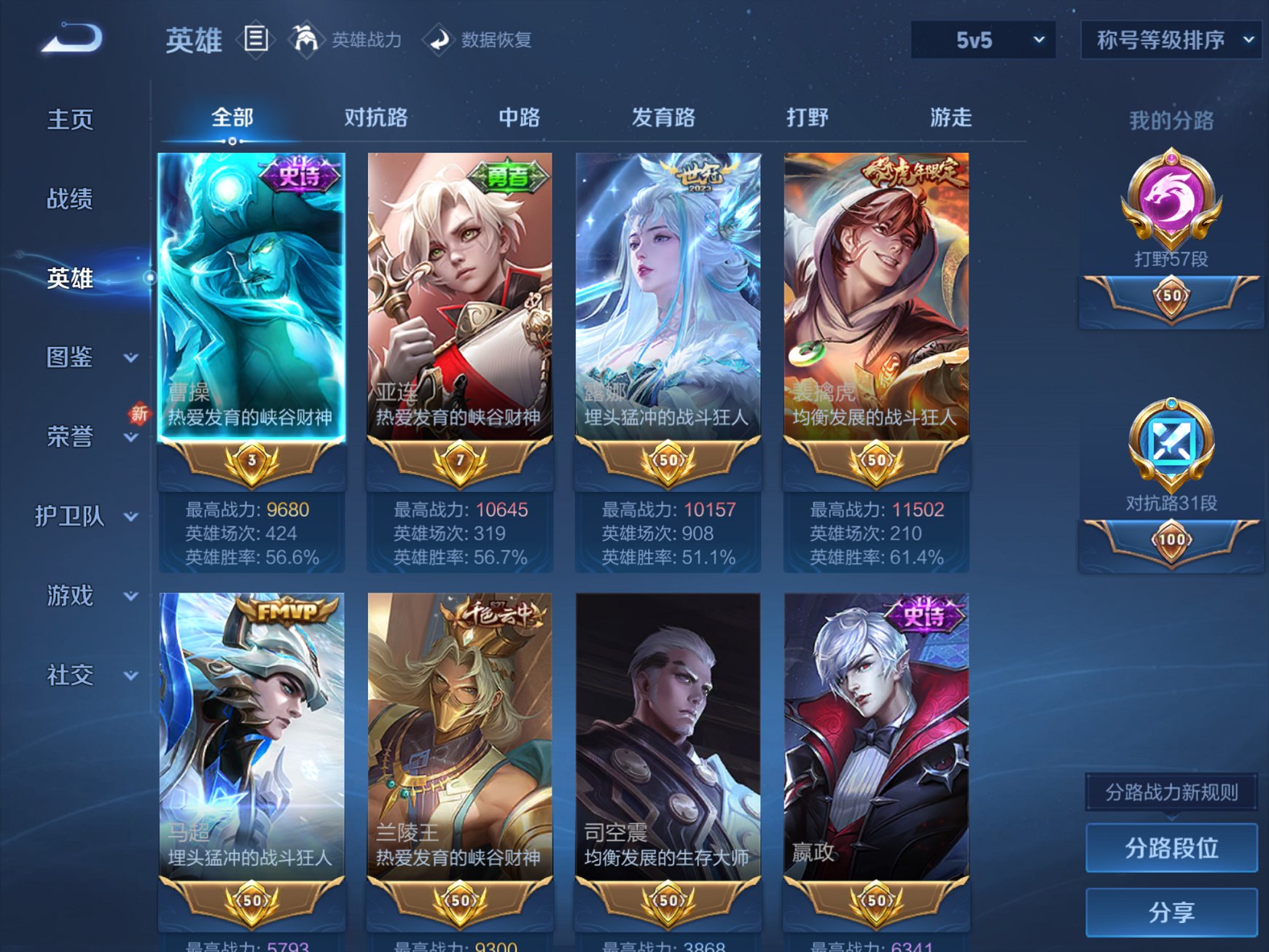Viewport: 1269px width, 952px height.
Task: Open the hero list icon beside 英雄 title
Action: click(257, 40)
